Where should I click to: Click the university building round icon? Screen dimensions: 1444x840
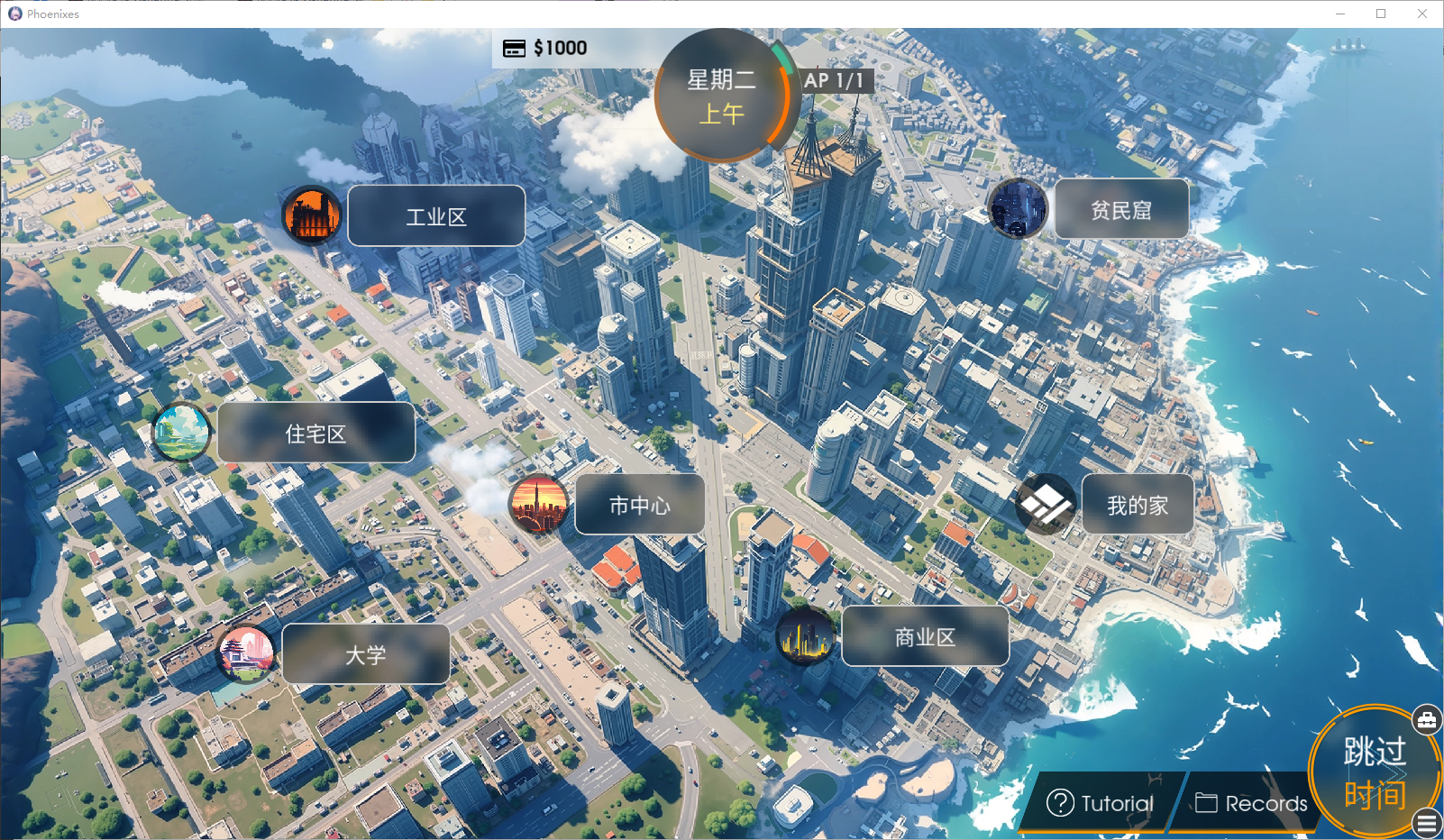[x=246, y=653]
